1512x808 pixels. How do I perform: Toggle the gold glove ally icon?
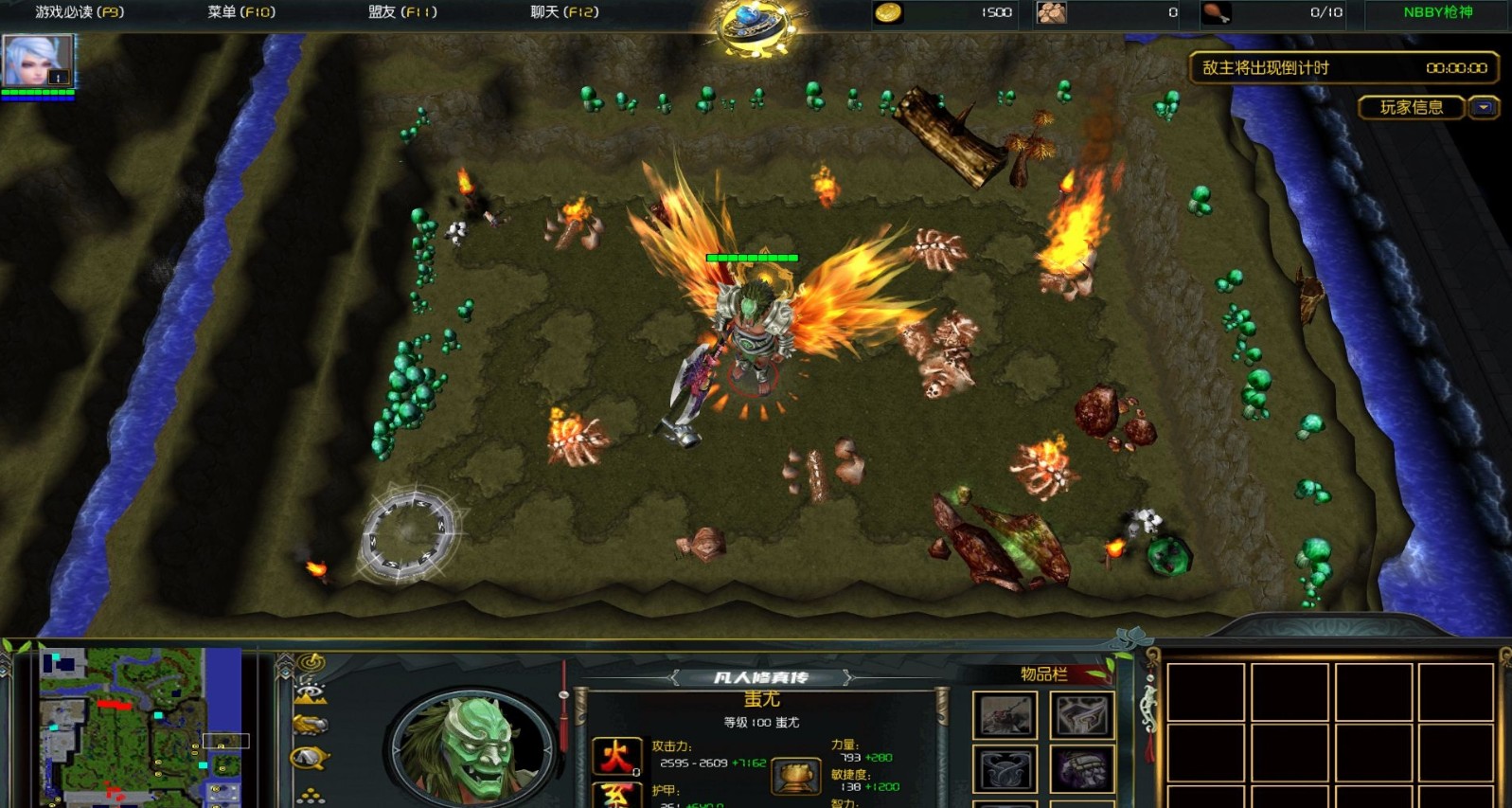tap(309, 724)
